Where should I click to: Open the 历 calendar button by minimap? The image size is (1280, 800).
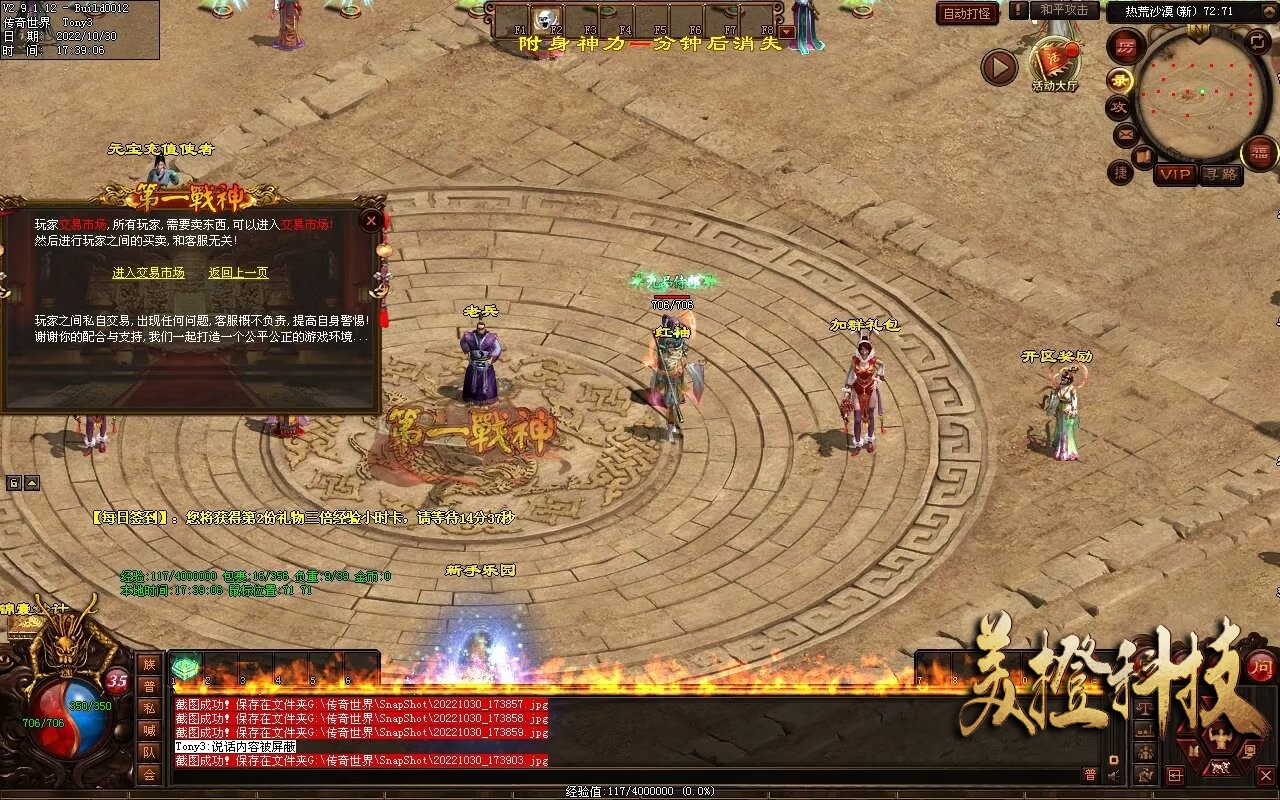coord(1126,46)
